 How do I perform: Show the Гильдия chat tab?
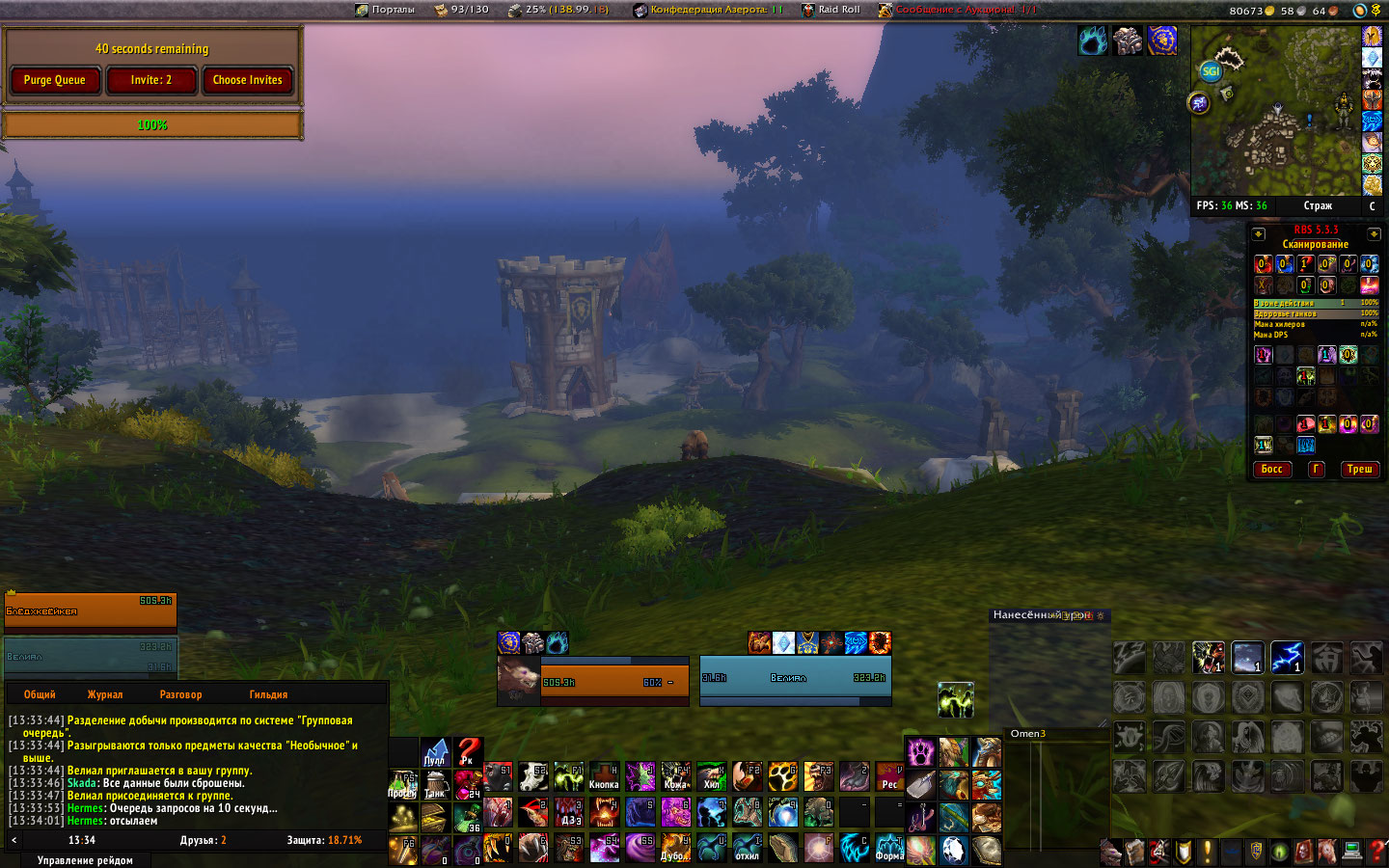point(268,694)
